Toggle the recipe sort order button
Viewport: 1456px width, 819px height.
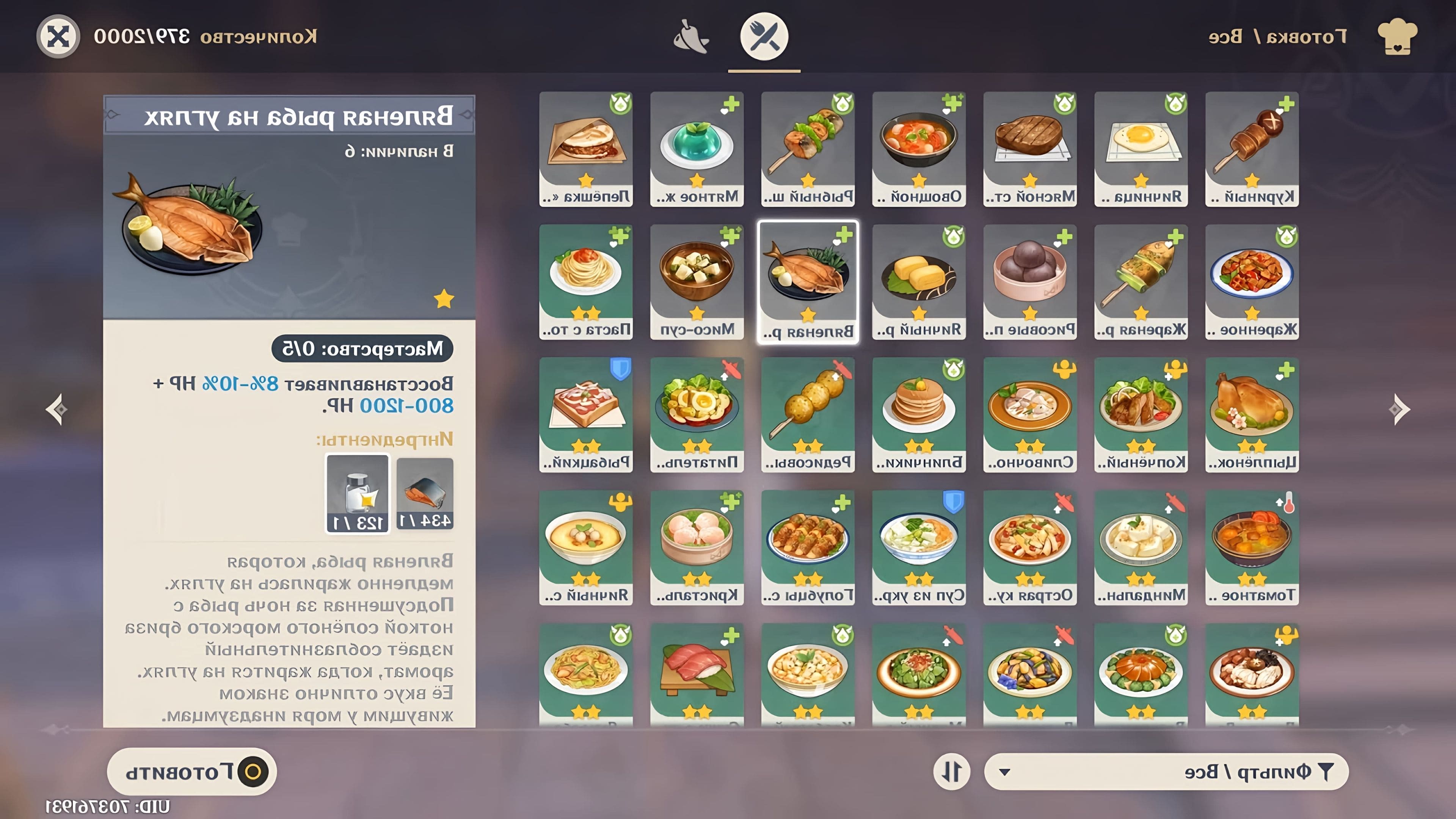(x=952, y=772)
